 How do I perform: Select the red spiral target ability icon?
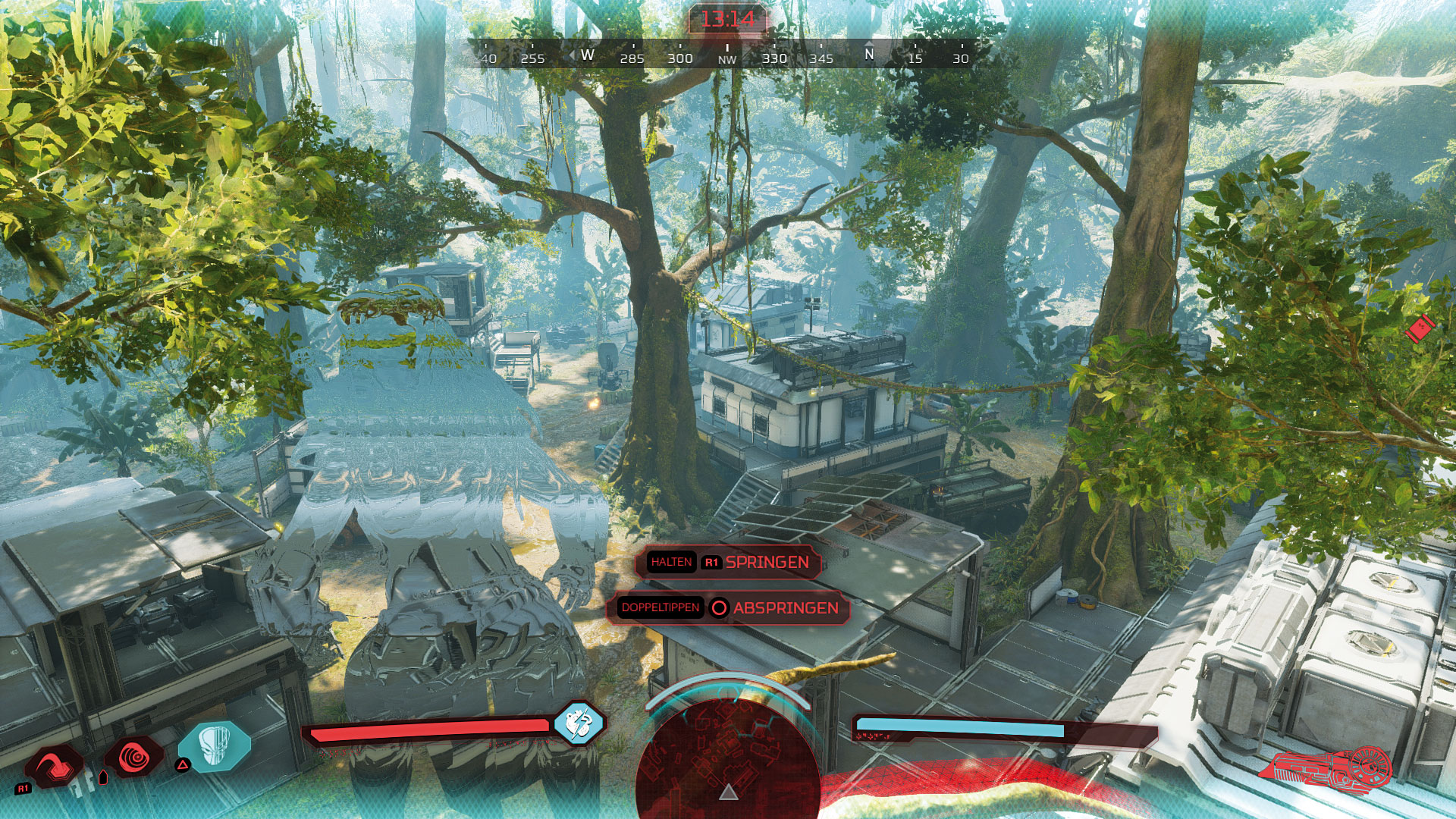pos(135,757)
